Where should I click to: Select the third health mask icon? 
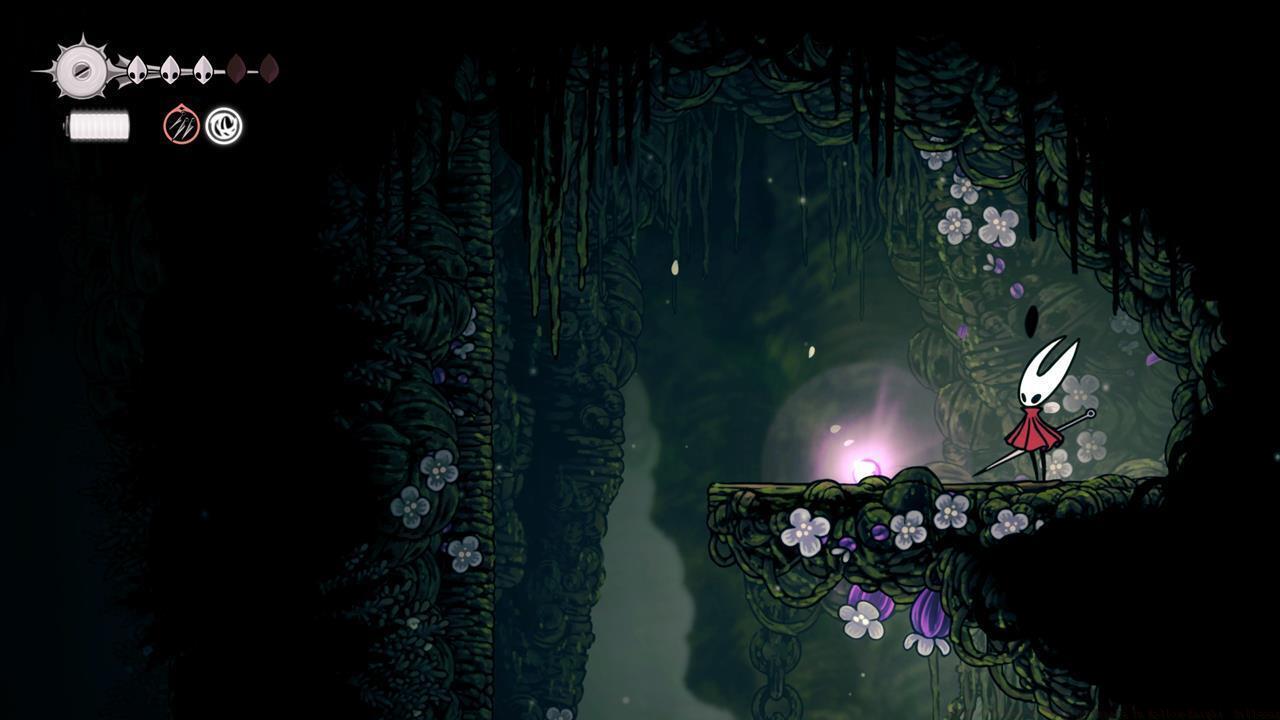203,70
